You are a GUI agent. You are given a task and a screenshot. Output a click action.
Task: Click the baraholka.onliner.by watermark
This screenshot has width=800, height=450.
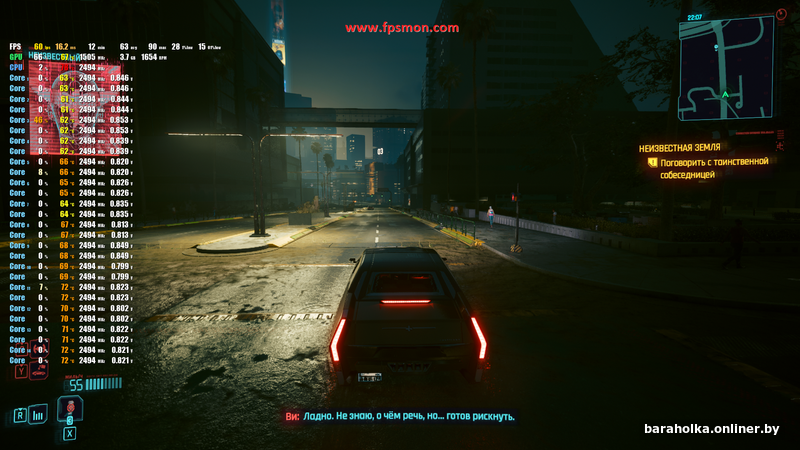pyautogui.click(x=711, y=428)
